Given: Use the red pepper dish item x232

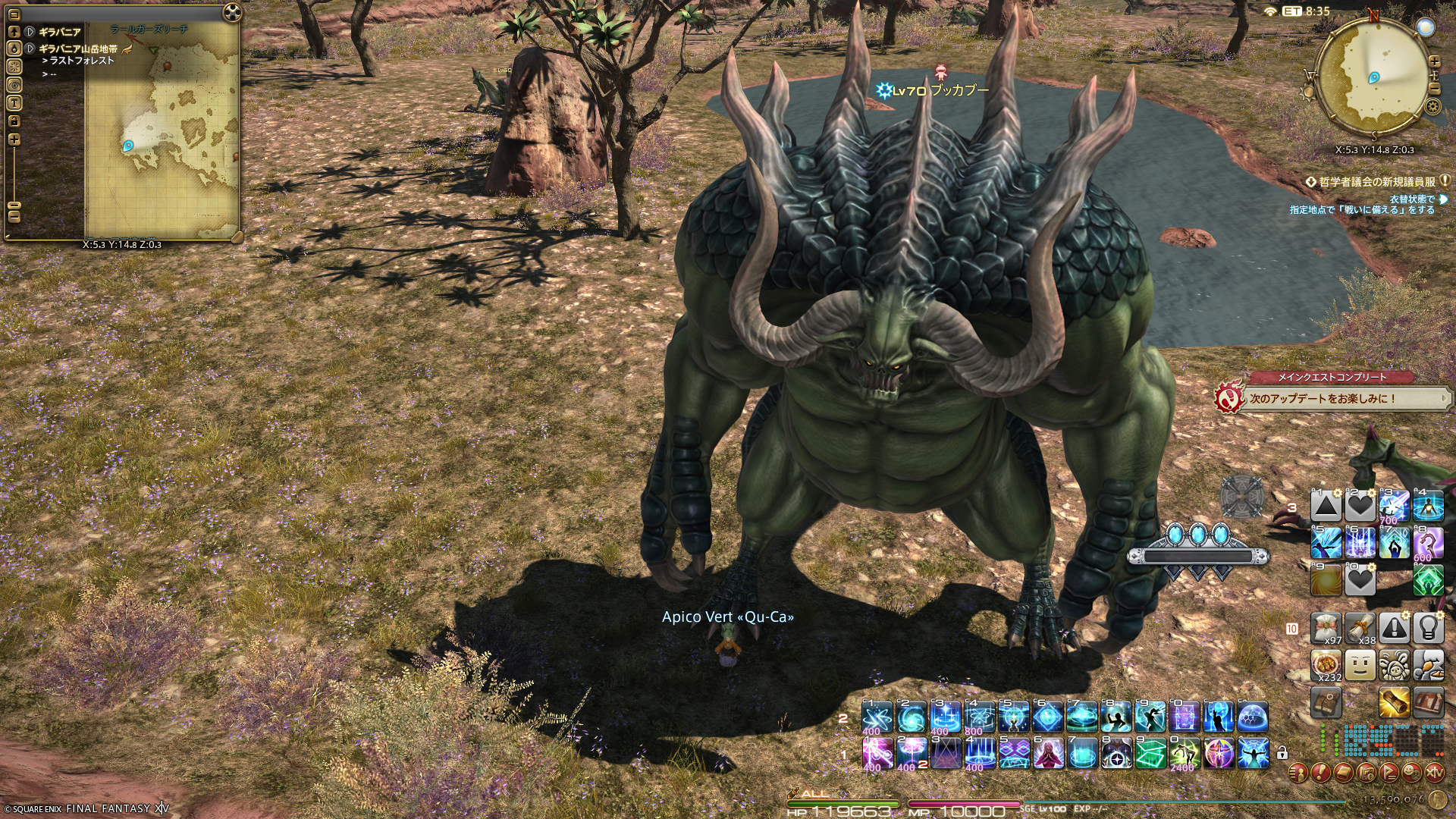Looking at the screenshot, I should coord(1326,666).
